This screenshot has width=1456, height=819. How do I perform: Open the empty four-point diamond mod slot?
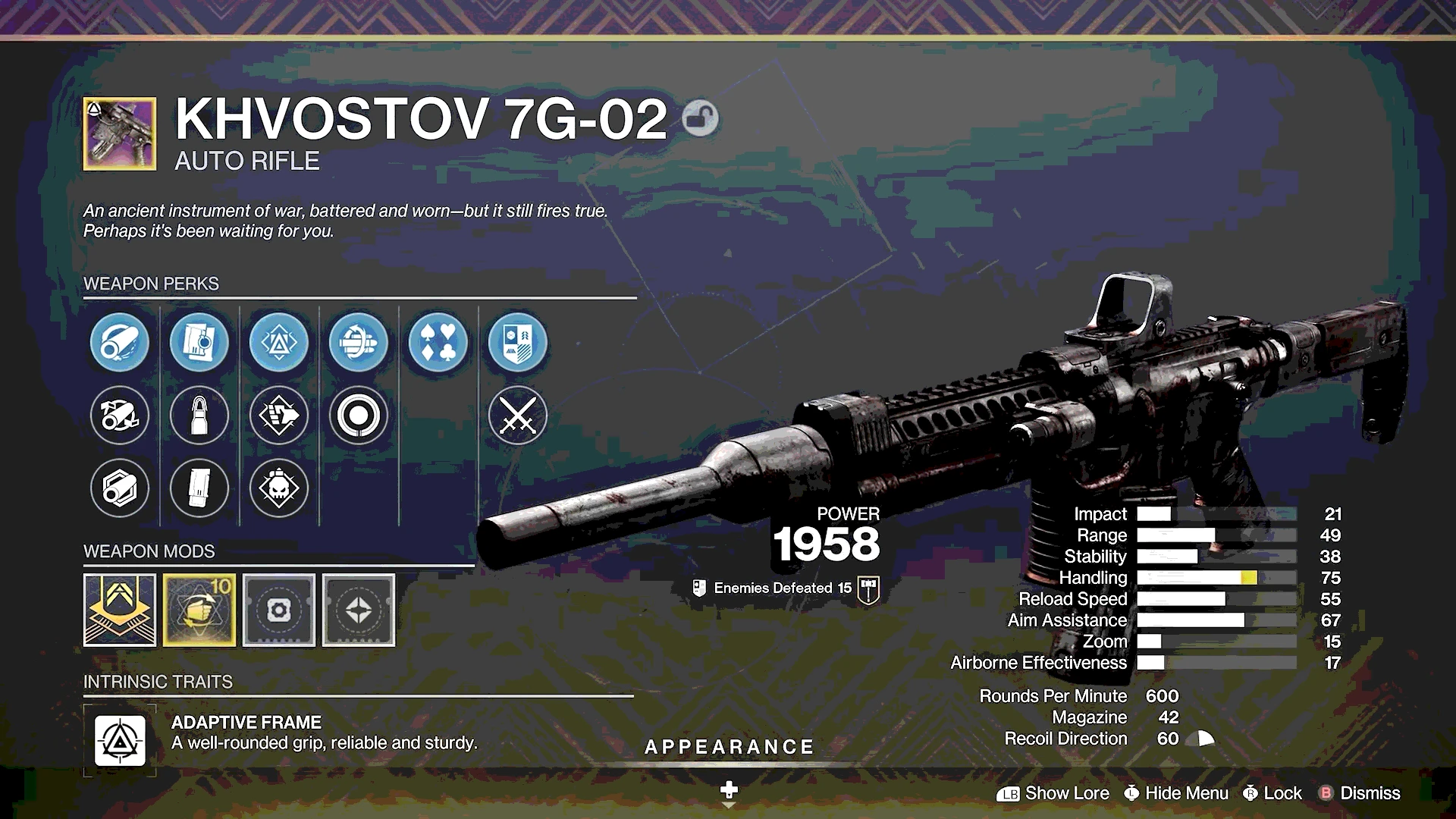359,610
